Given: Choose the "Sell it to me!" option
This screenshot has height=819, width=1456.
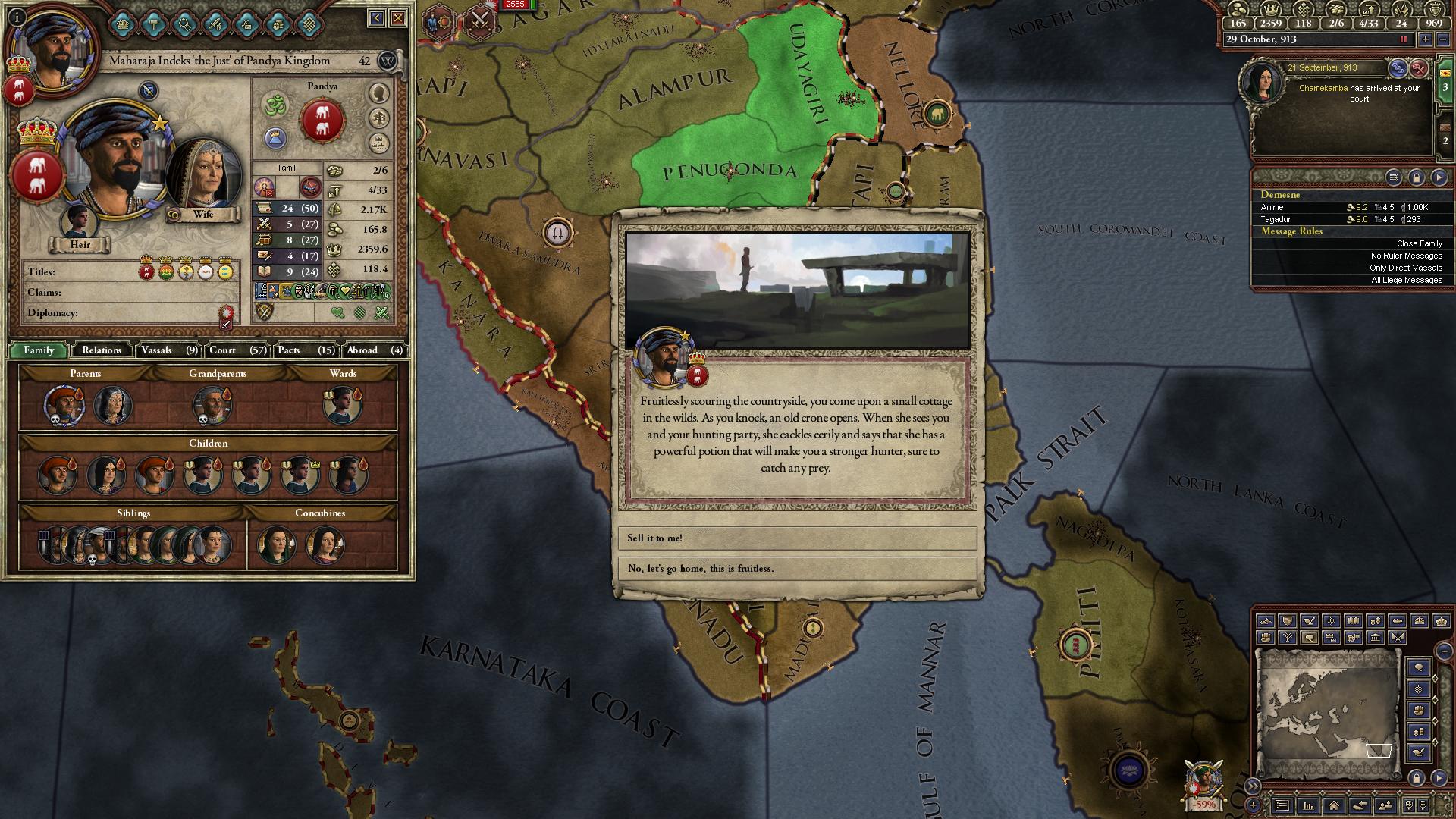Looking at the screenshot, I should 796,538.
